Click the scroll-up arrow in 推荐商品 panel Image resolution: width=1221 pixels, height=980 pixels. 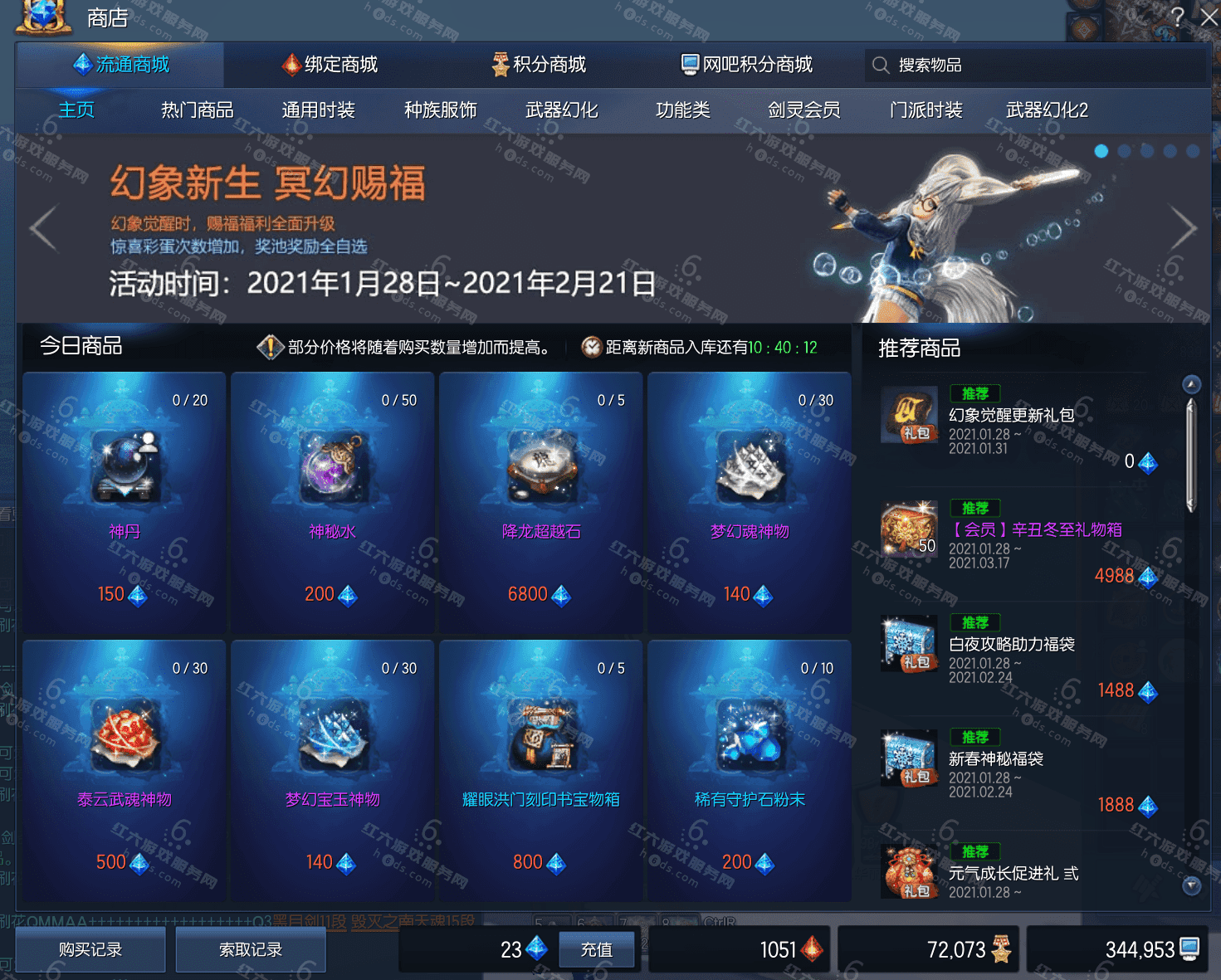pos(1193,384)
